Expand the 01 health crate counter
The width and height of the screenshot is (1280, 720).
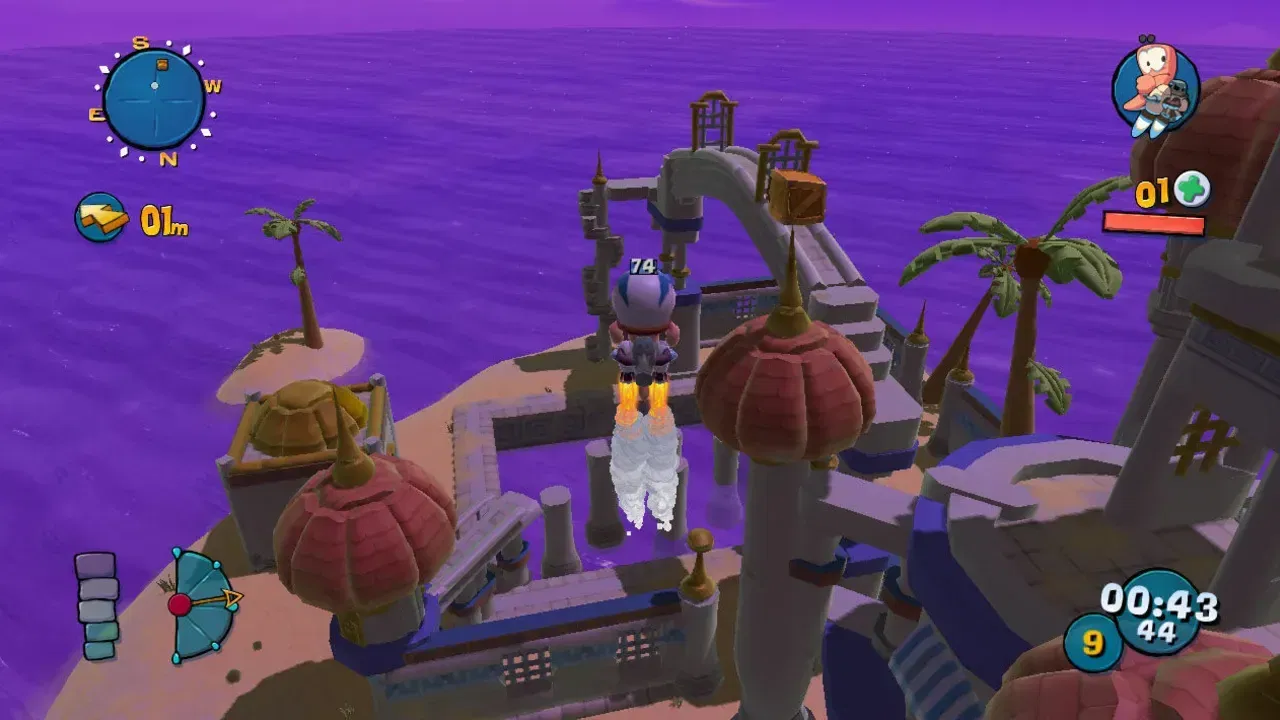[1155, 188]
